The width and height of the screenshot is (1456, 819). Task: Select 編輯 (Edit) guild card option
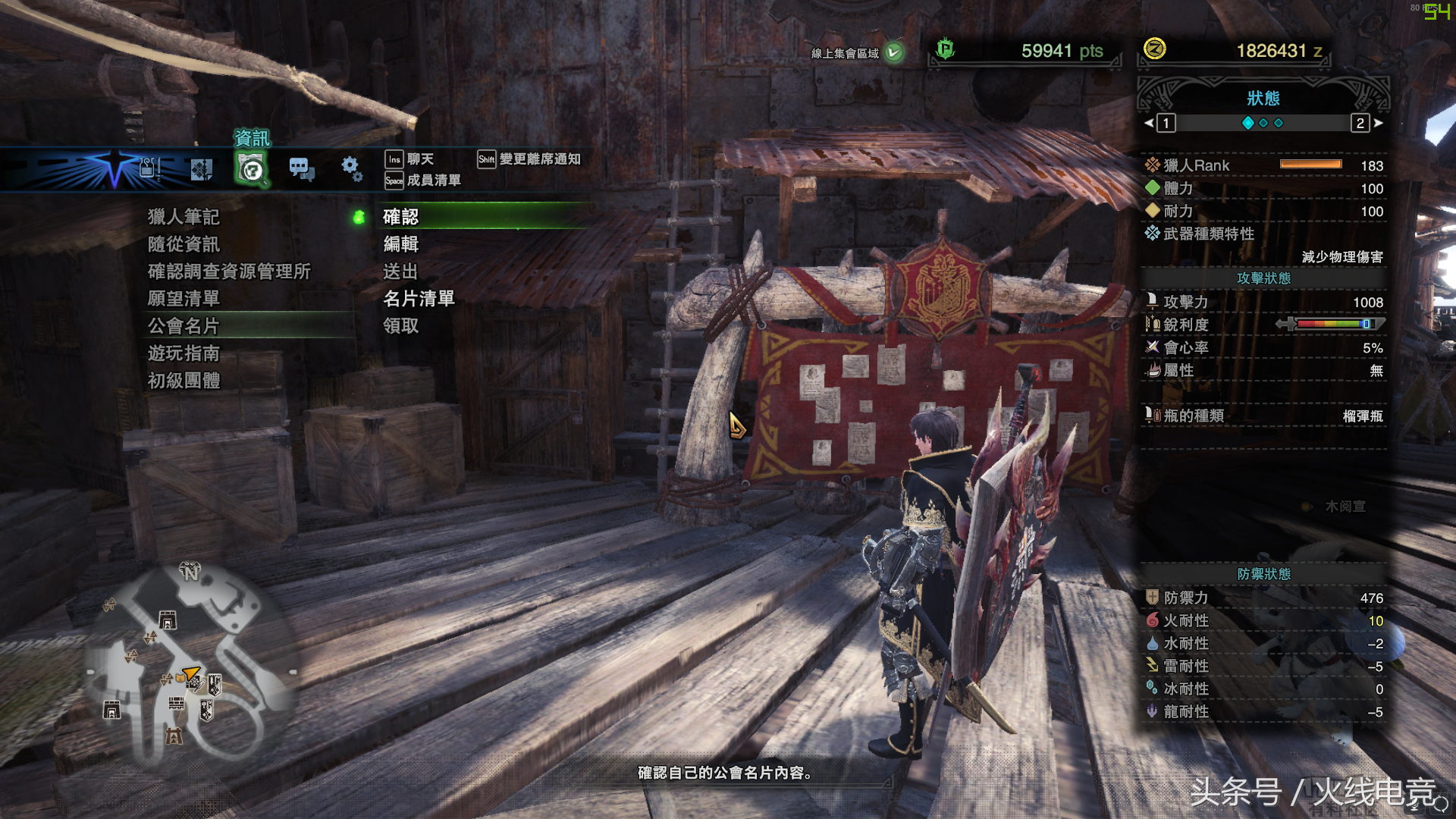tap(401, 244)
